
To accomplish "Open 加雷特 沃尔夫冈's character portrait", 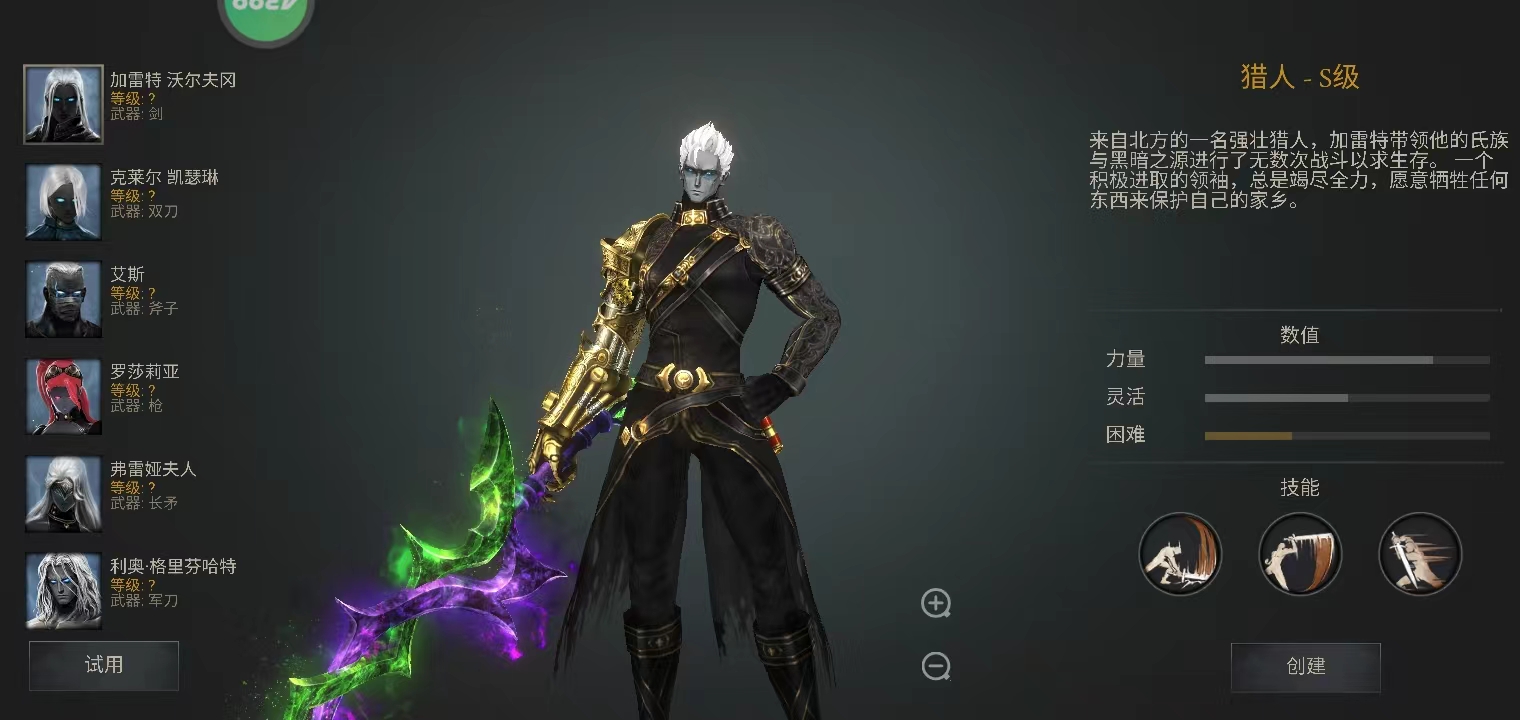I will (x=63, y=104).
